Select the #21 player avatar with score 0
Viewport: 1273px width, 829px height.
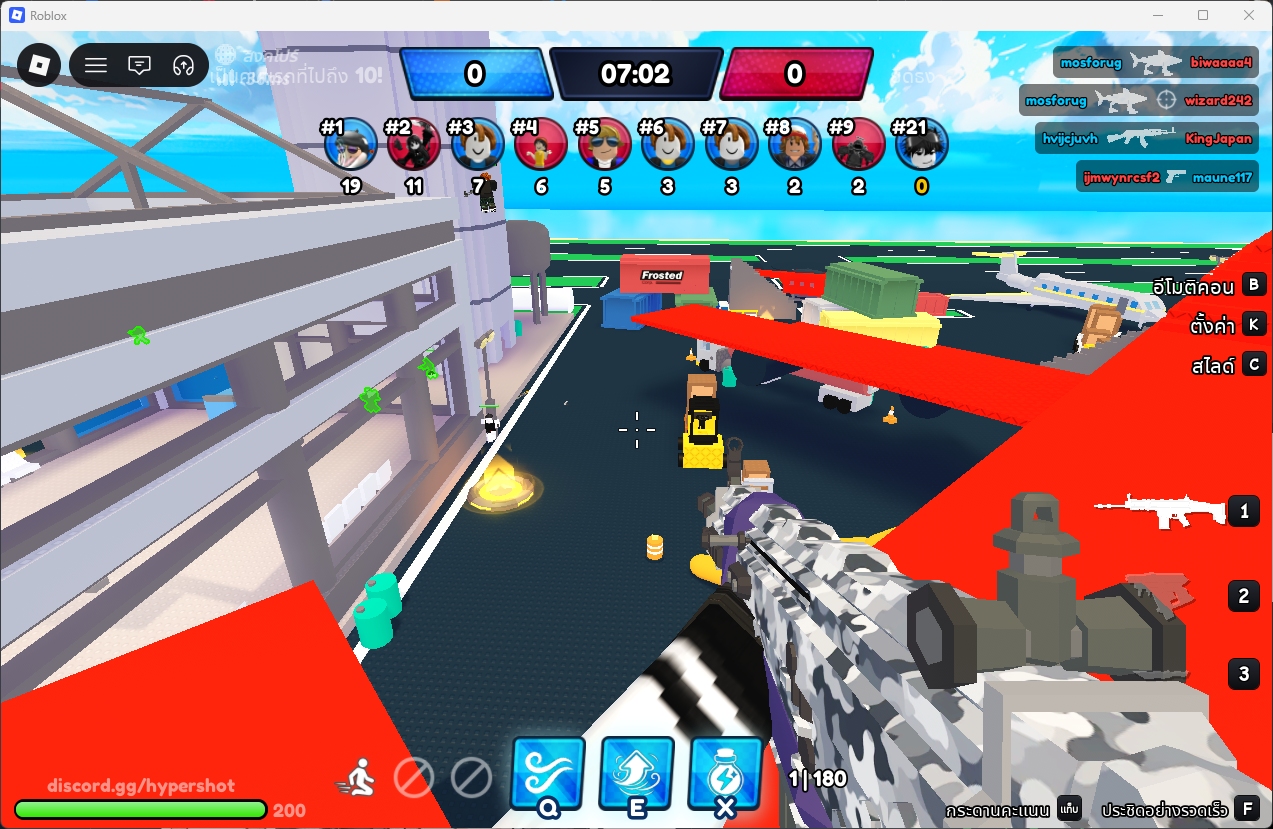pos(921,146)
